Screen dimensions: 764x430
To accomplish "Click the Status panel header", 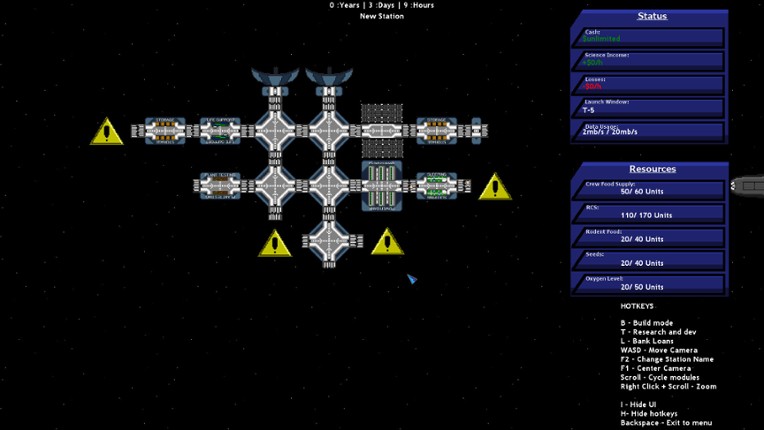I will click(651, 16).
